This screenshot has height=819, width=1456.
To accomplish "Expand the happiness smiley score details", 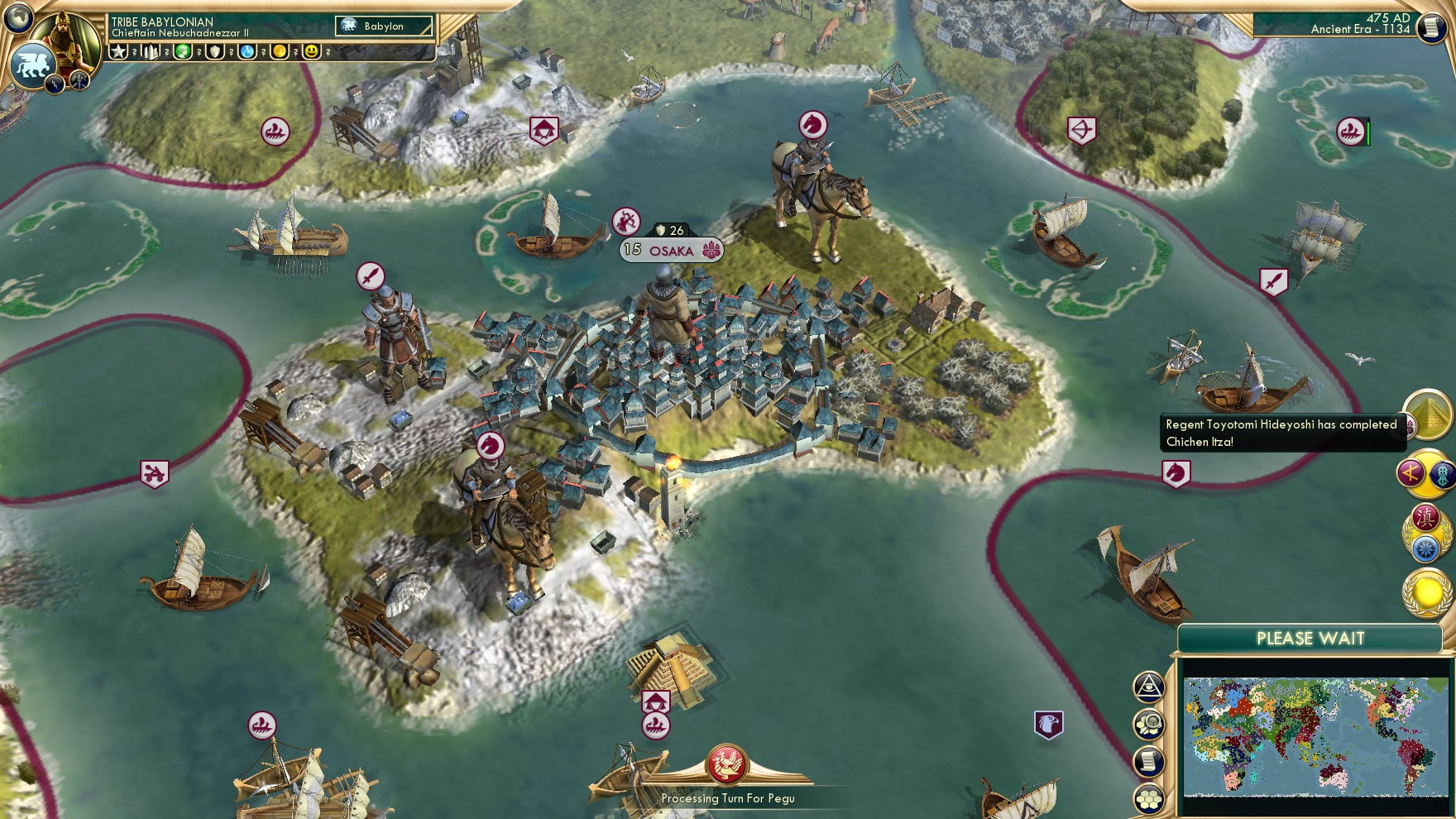I will click(x=310, y=51).
